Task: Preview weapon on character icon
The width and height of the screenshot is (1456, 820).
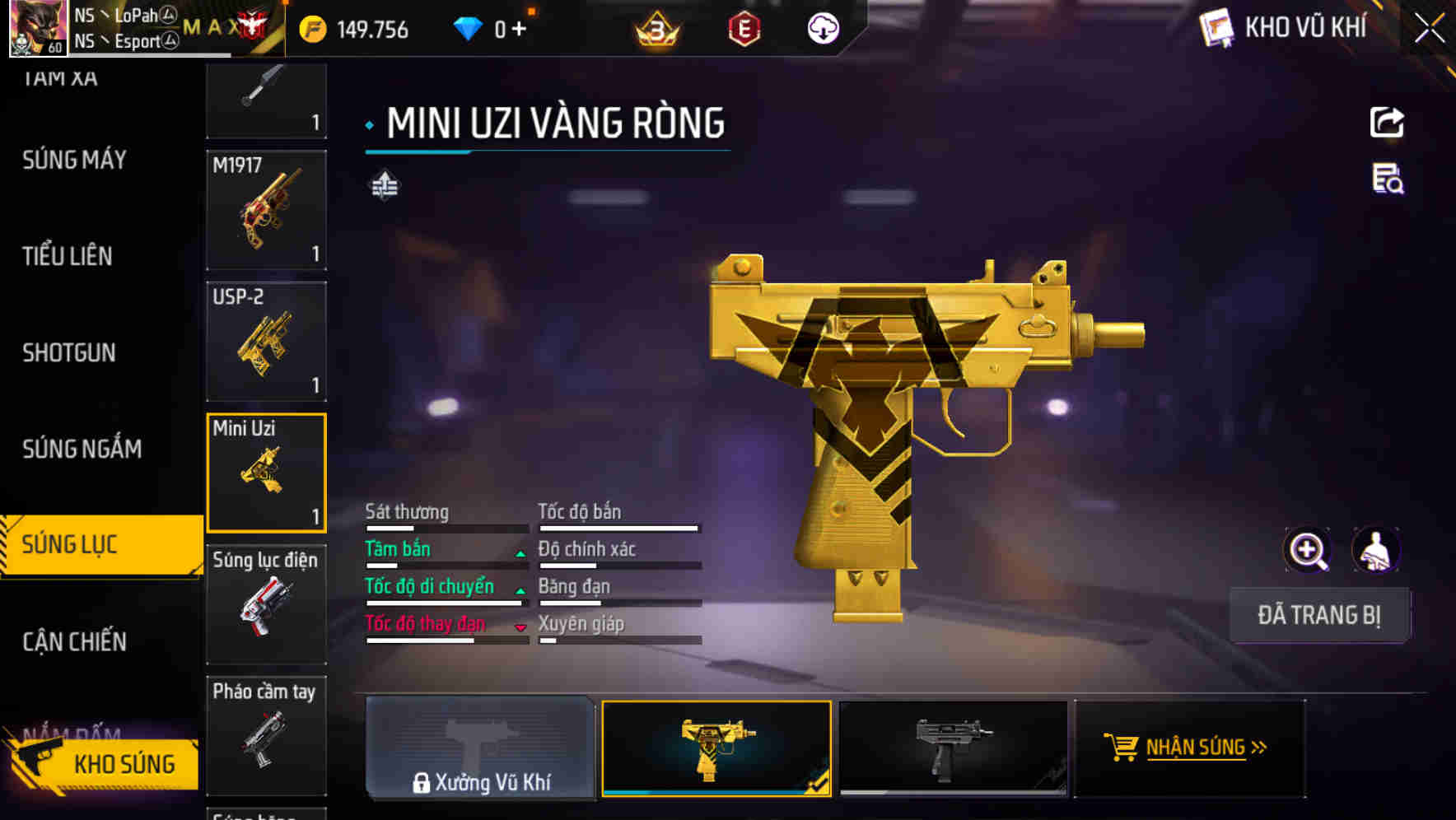Action: coord(1375,551)
